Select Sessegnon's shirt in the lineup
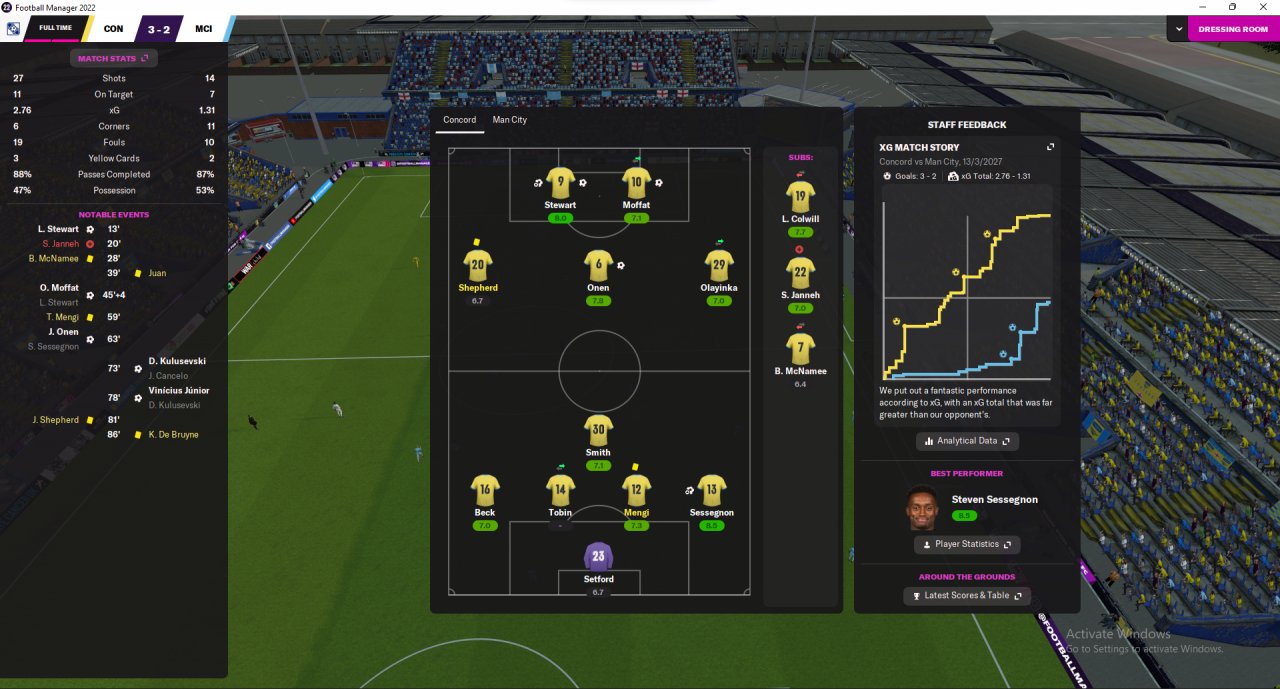The height and width of the screenshot is (689, 1280). (x=711, y=490)
